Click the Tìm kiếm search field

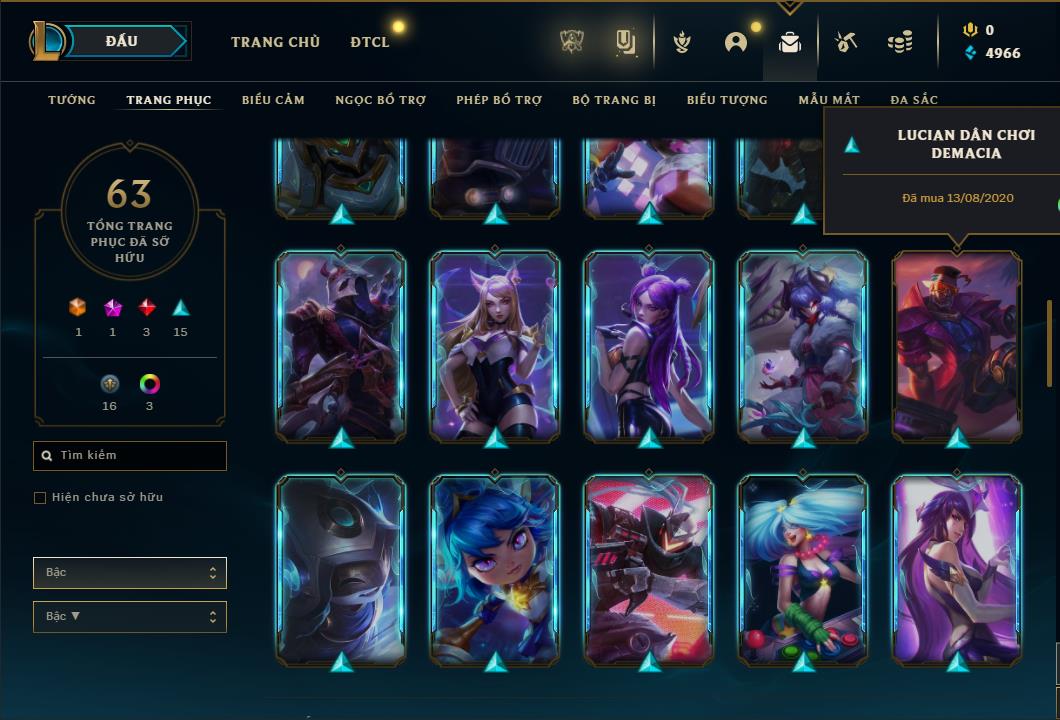click(130, 456)
